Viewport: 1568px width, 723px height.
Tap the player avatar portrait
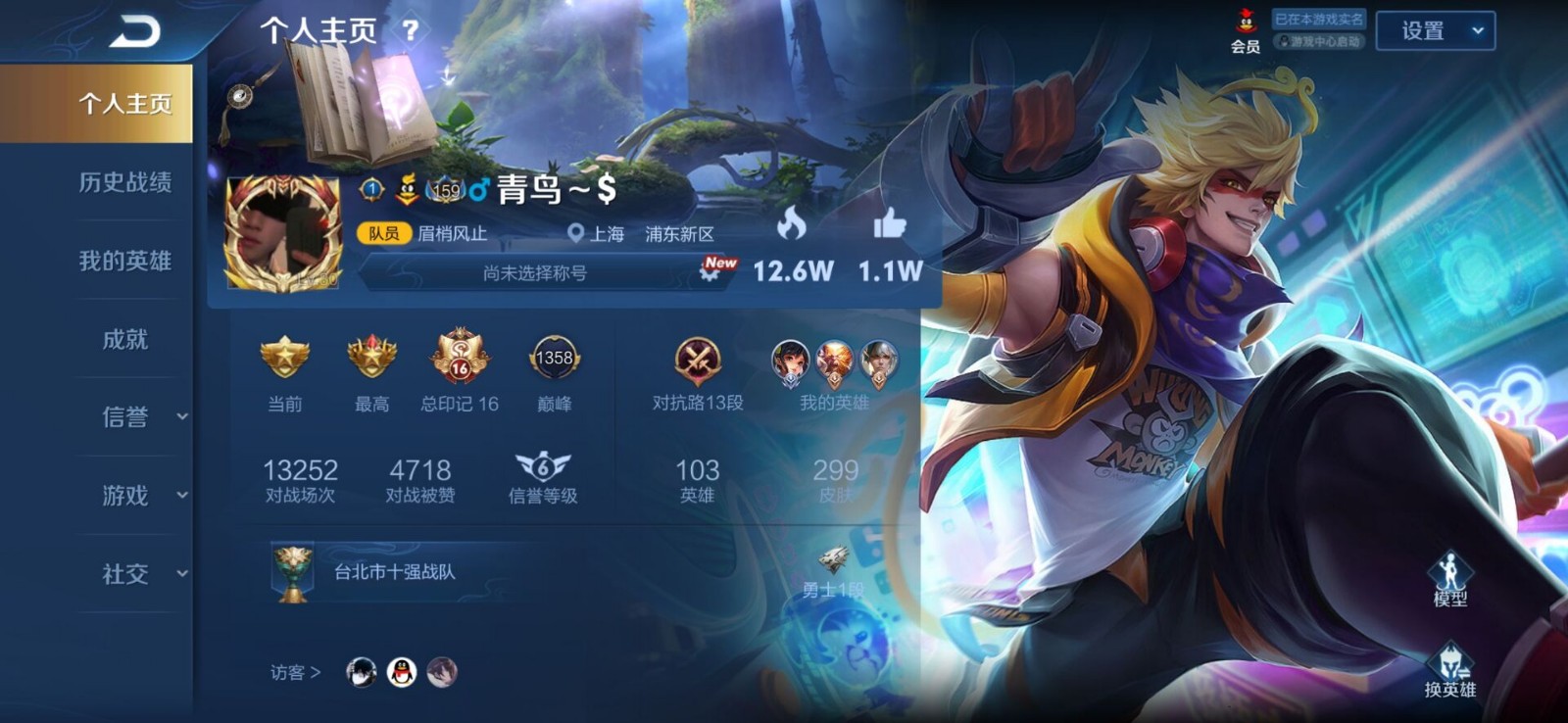pos(283,233)
